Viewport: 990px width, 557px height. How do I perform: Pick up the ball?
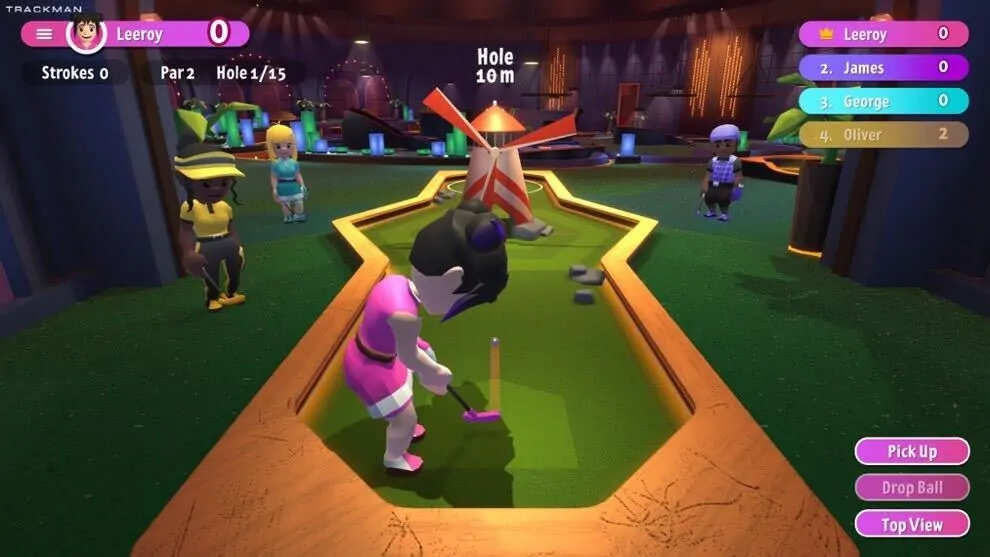pyautogui.click(x=911, y=451)
